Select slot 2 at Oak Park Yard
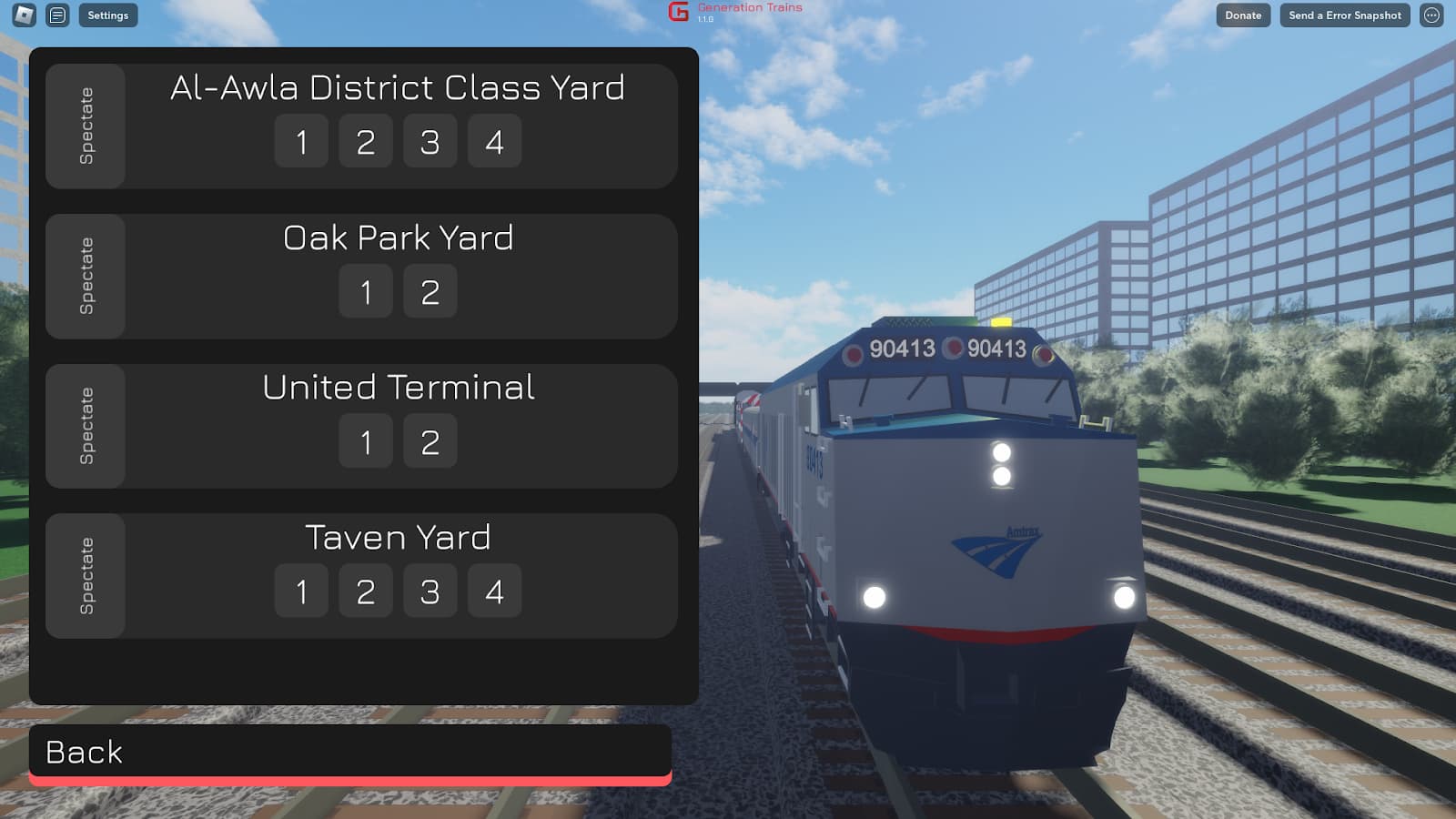Viewport: 1456px width, 819px height. [x=430, y=291]
